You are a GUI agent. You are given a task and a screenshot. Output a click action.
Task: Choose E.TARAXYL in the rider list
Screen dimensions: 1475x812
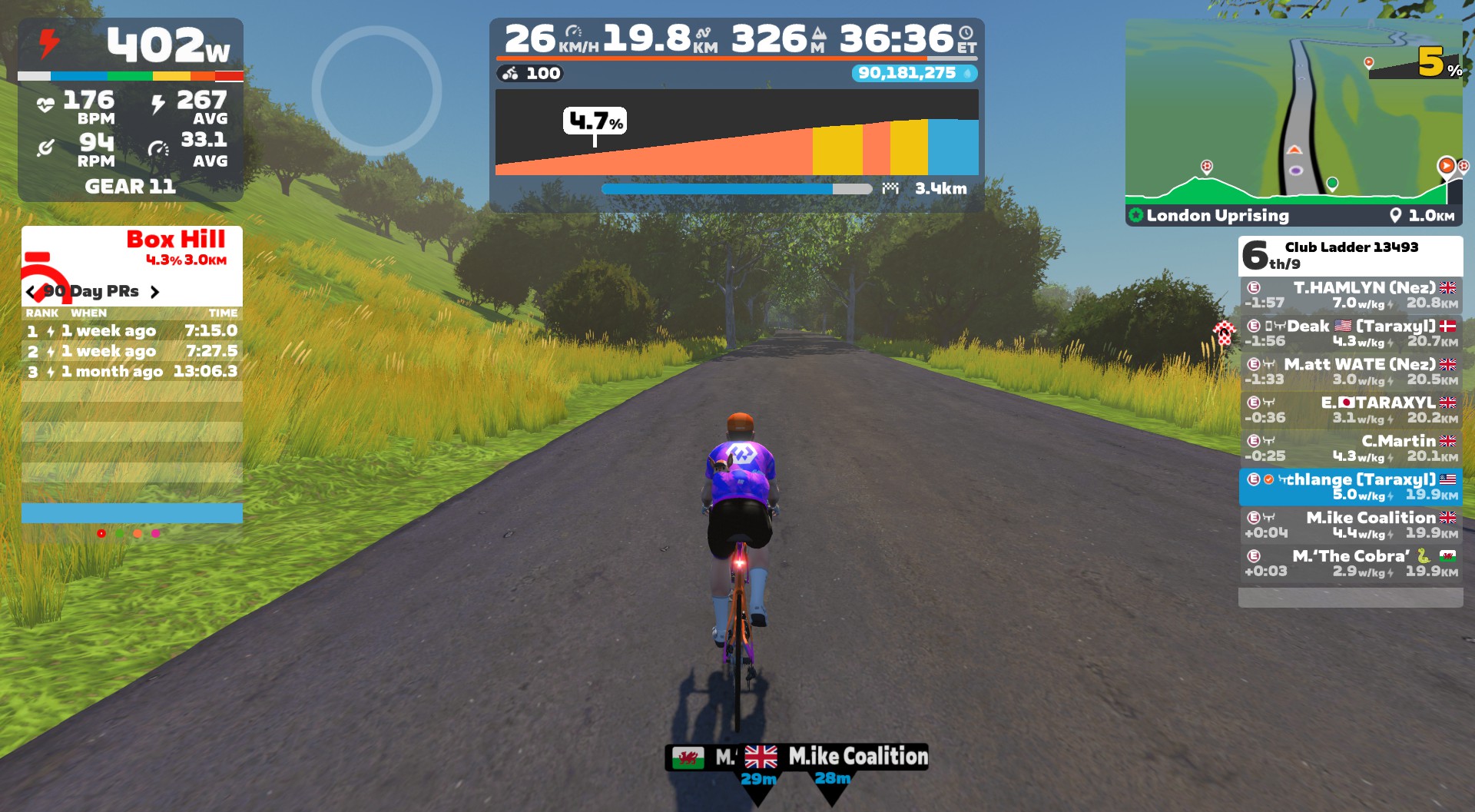tap(1351, 410)
